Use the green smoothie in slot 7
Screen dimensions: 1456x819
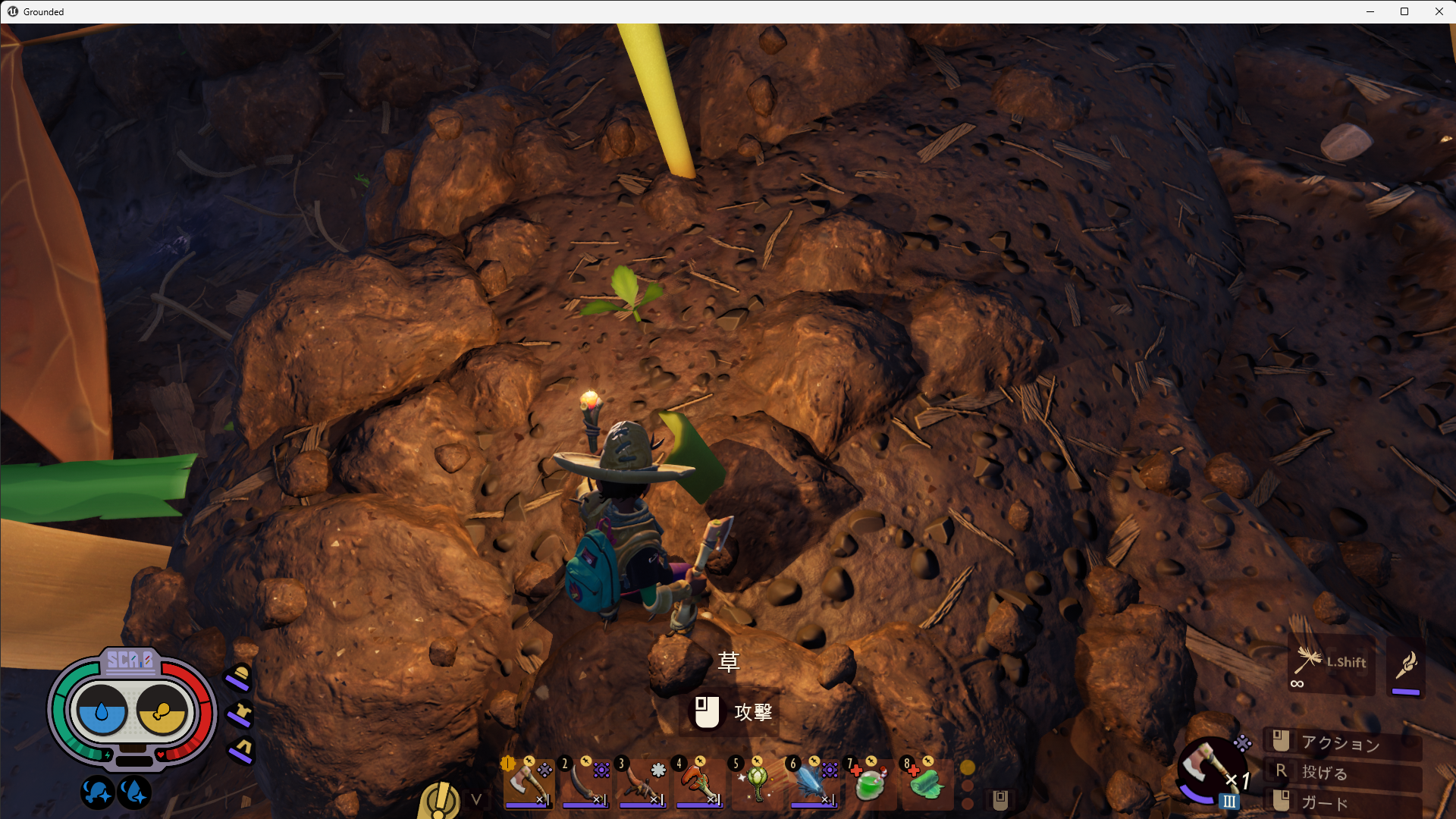[x=869, y=783]
